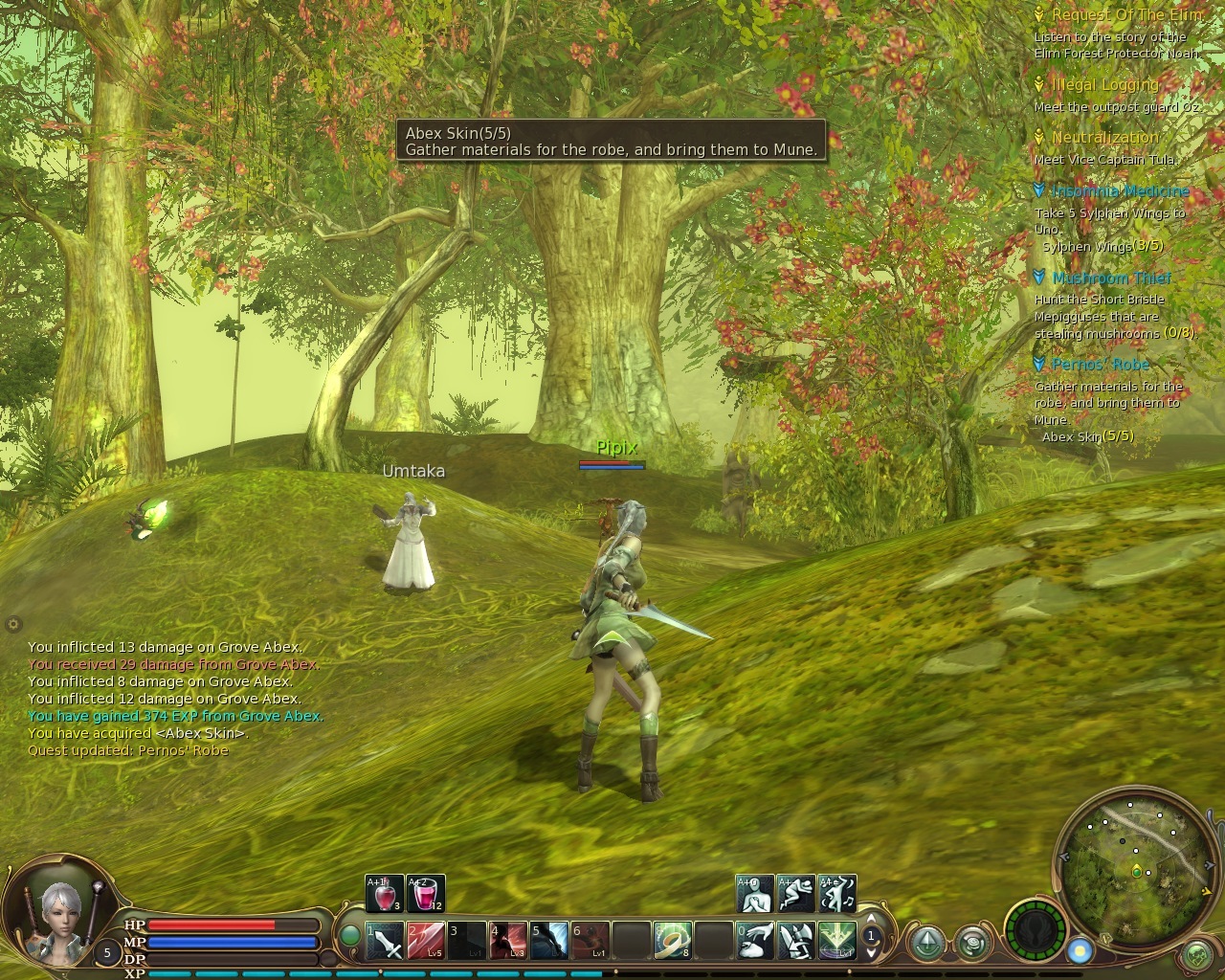Switch hotbar page with the up arrow

[x=871, y=921]
